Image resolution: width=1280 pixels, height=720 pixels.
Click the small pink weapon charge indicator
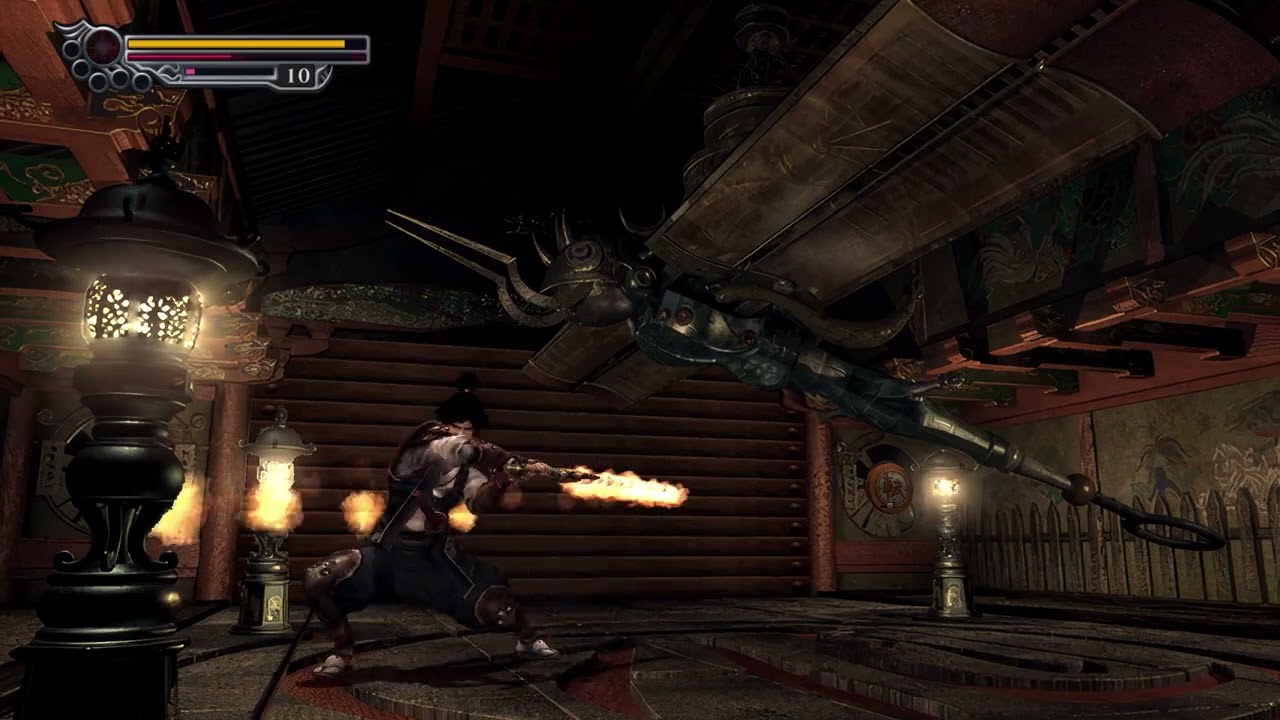pos(190,70)
